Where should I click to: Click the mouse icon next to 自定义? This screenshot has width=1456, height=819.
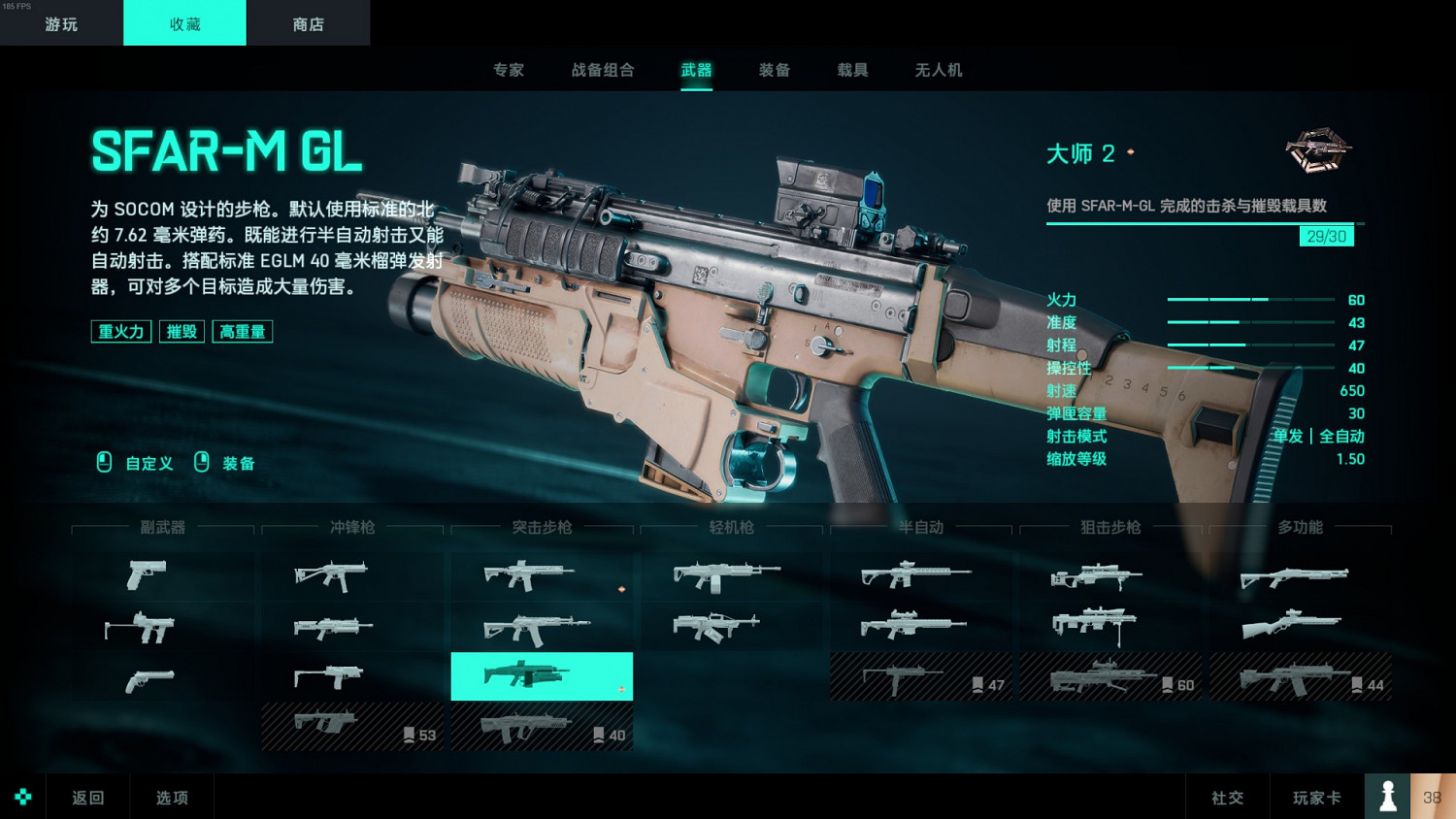click(x=102, y=463)
